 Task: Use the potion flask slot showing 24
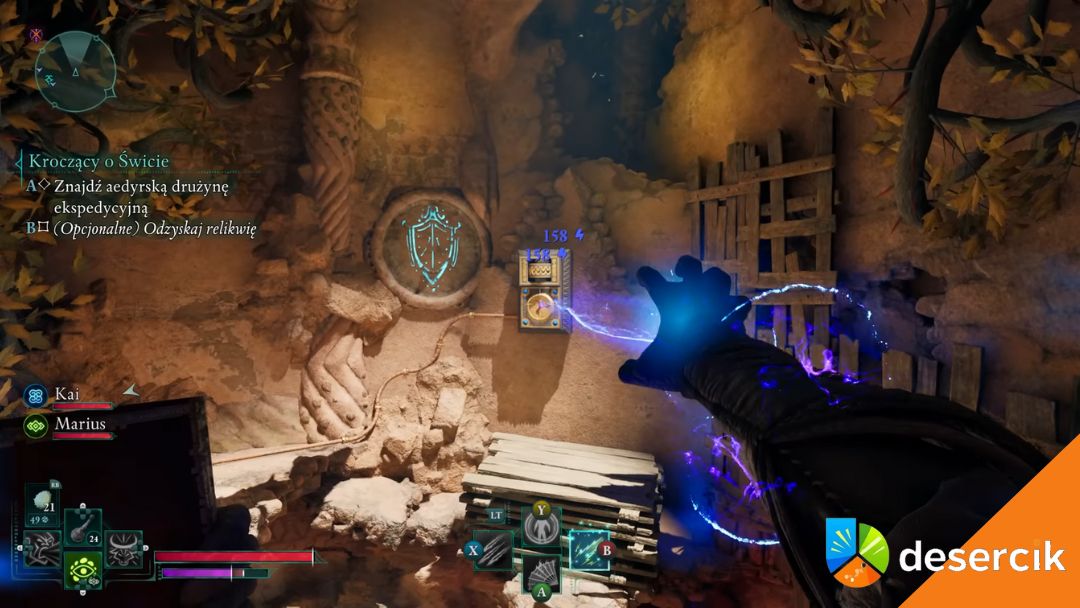coord(82,527)
